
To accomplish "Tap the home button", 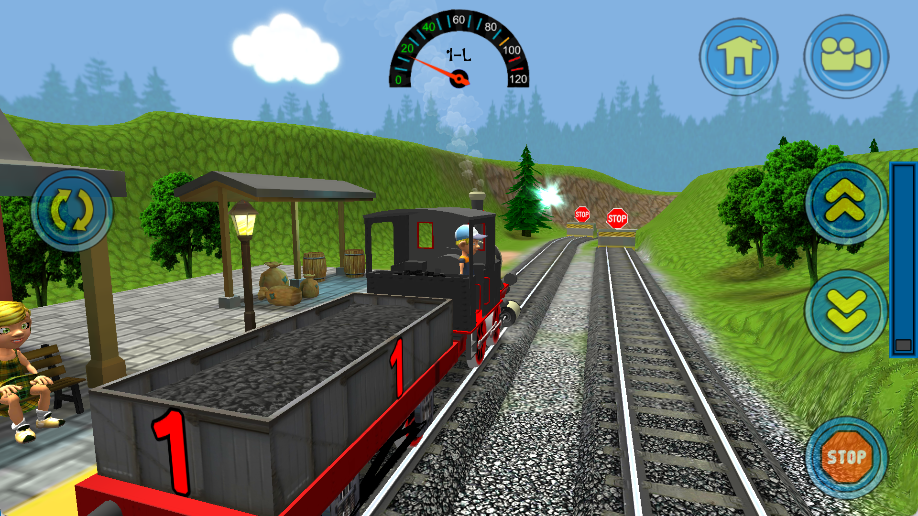I will pos(739,56).
